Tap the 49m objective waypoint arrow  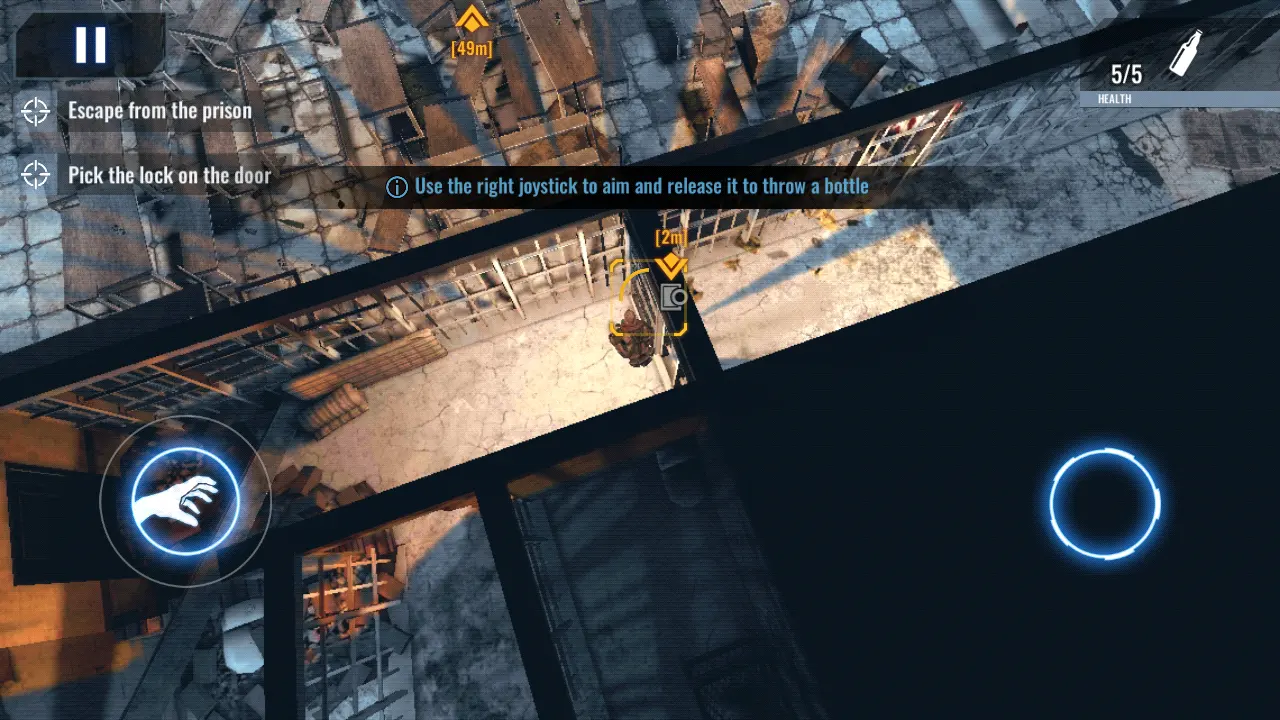(x=470, y=19)
